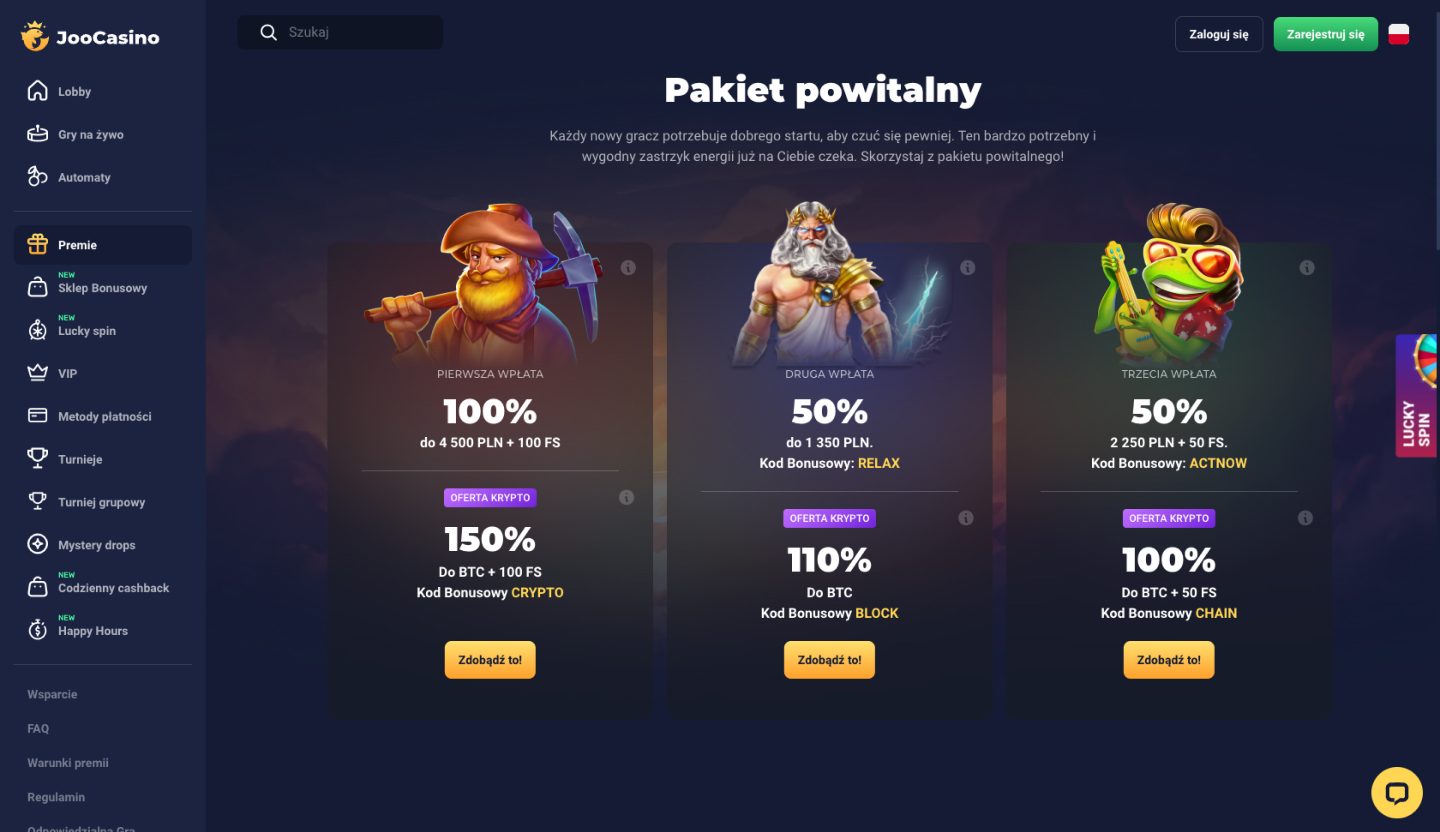Select the VIP crown icon
The image size is (1440, 832).
tap(40, 373)
